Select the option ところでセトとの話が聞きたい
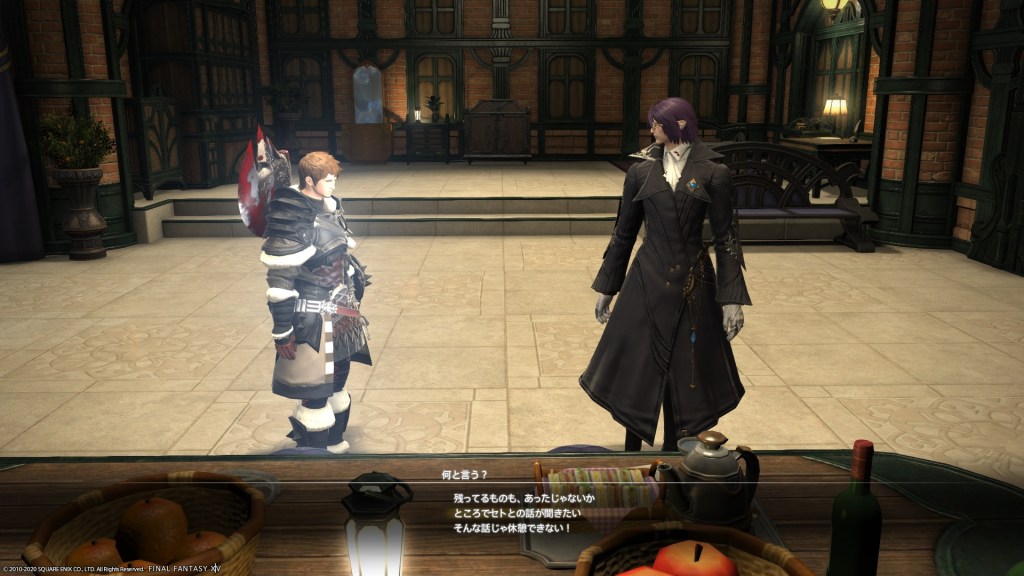The height and width of the screenshot is (576, 1024). (513, 513)
